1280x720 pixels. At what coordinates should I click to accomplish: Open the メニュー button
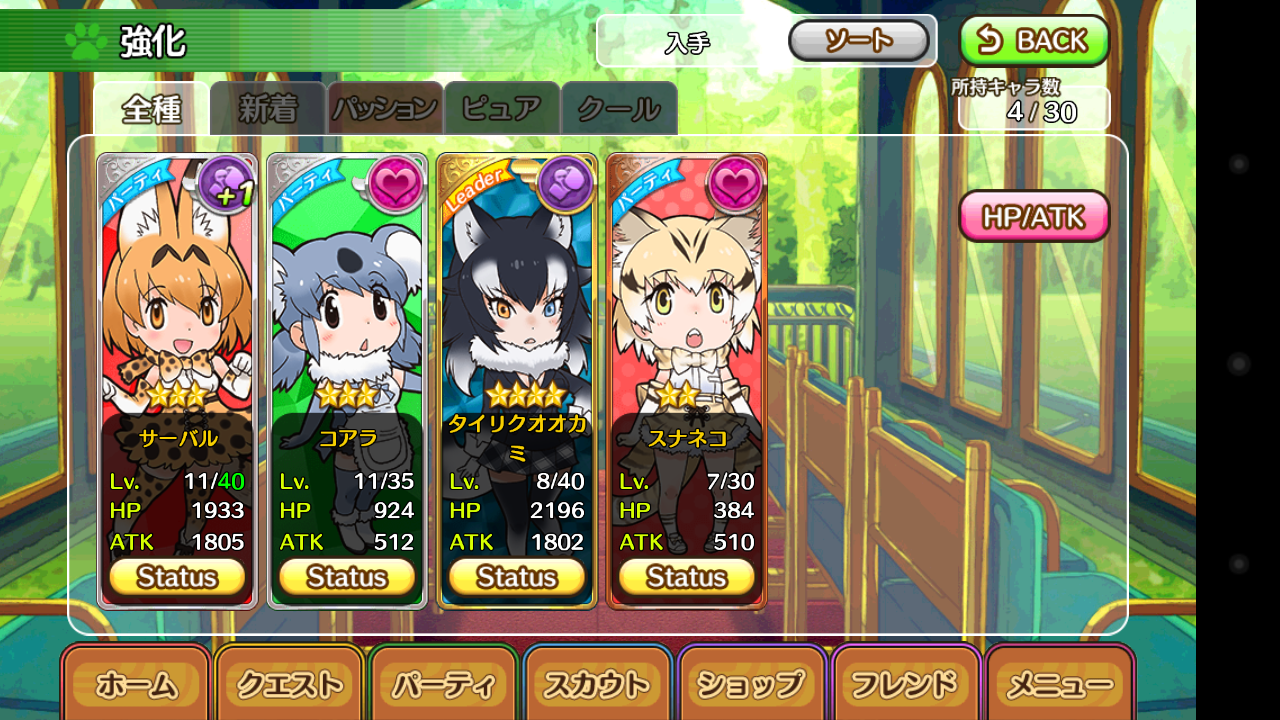tap(1060, 685)
